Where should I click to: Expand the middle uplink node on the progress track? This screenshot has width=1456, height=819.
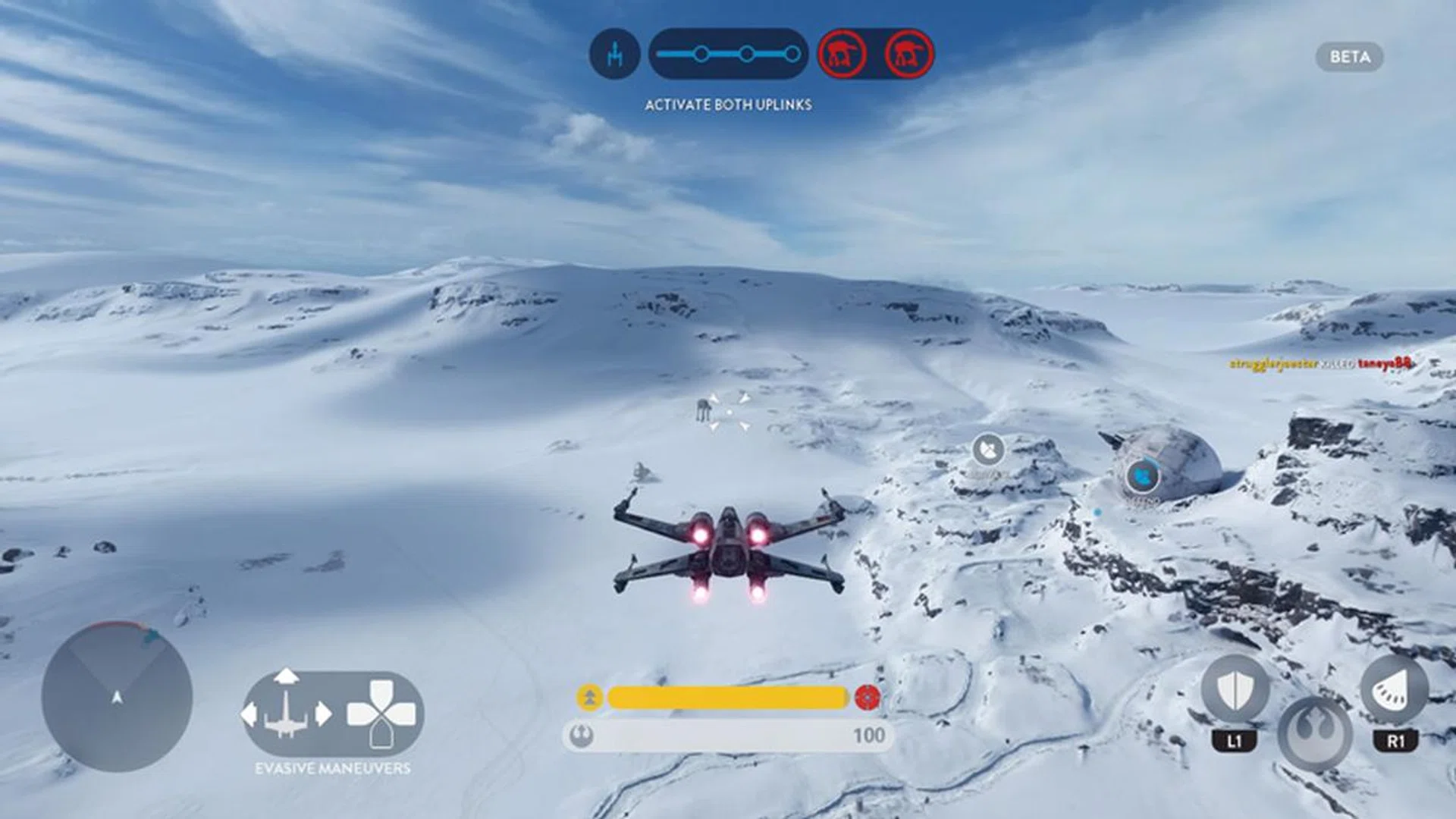pyautogui.click(x=746, y=53)
